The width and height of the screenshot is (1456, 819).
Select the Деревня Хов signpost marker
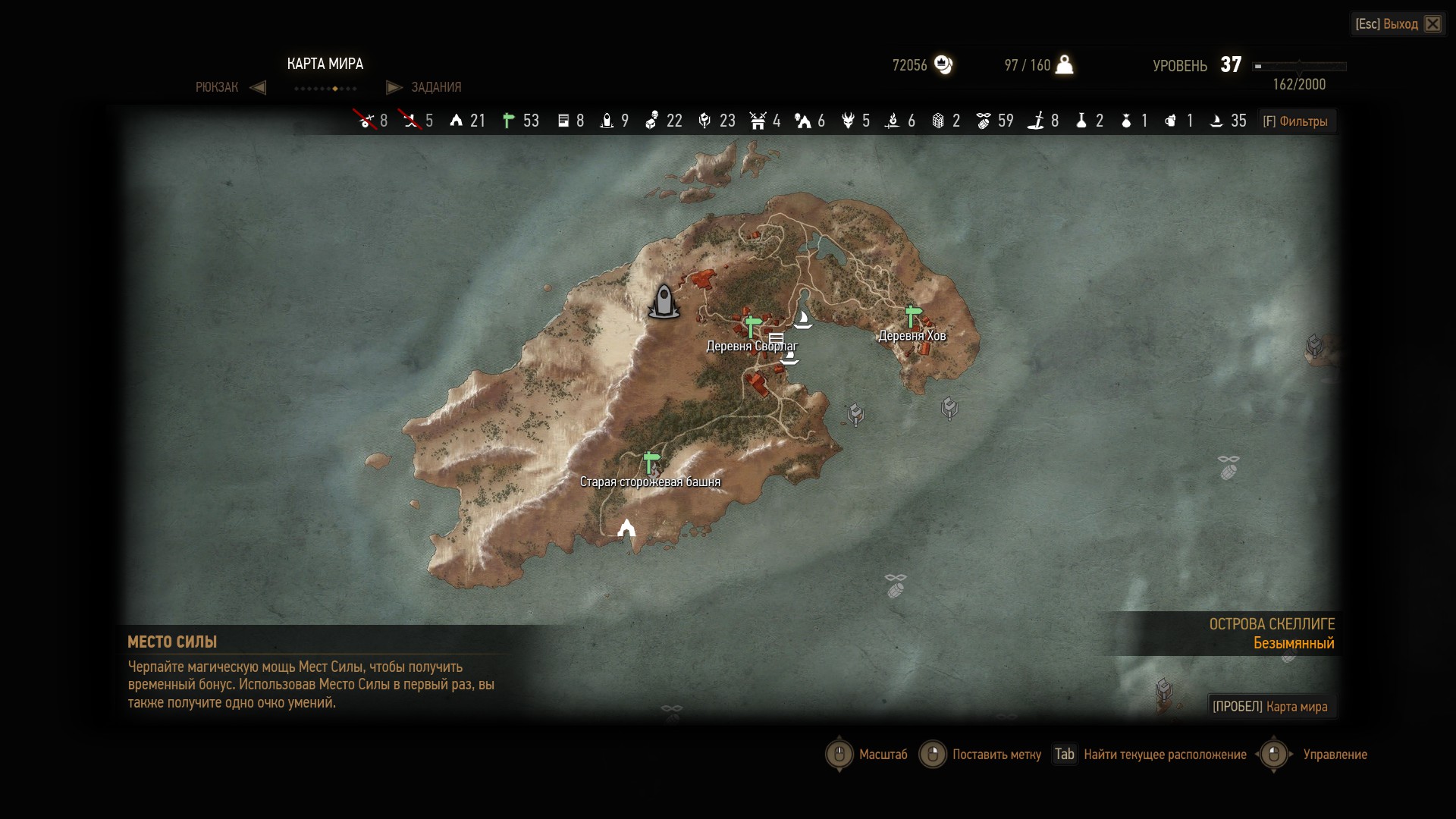912,315
